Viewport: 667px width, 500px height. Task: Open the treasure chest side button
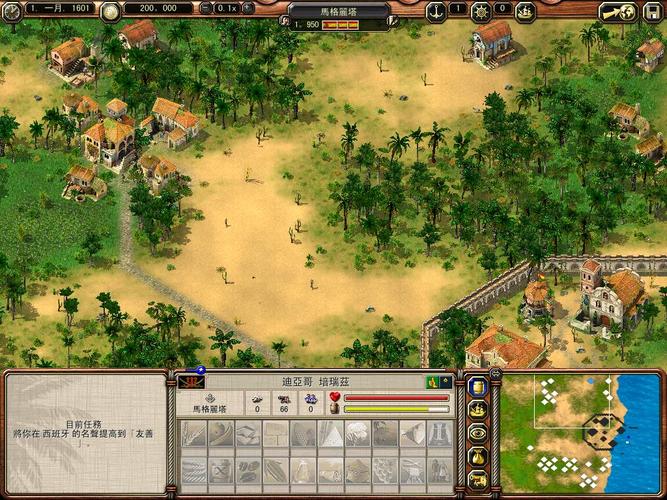(x=478, y=479)
